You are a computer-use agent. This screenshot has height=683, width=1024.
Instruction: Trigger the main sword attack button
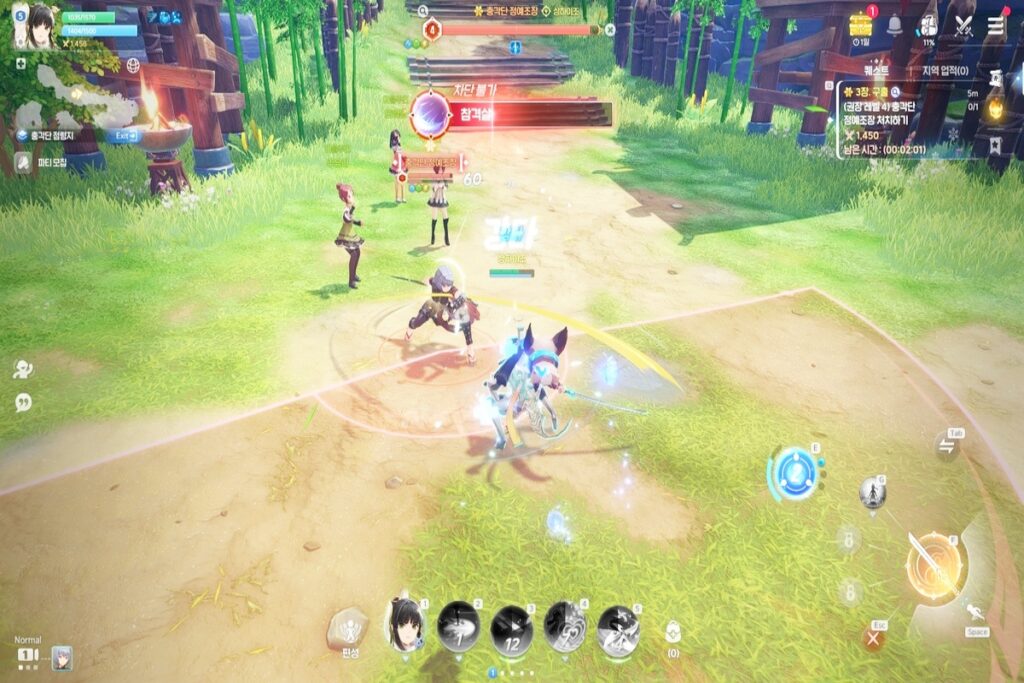click(x=935, y=565)
